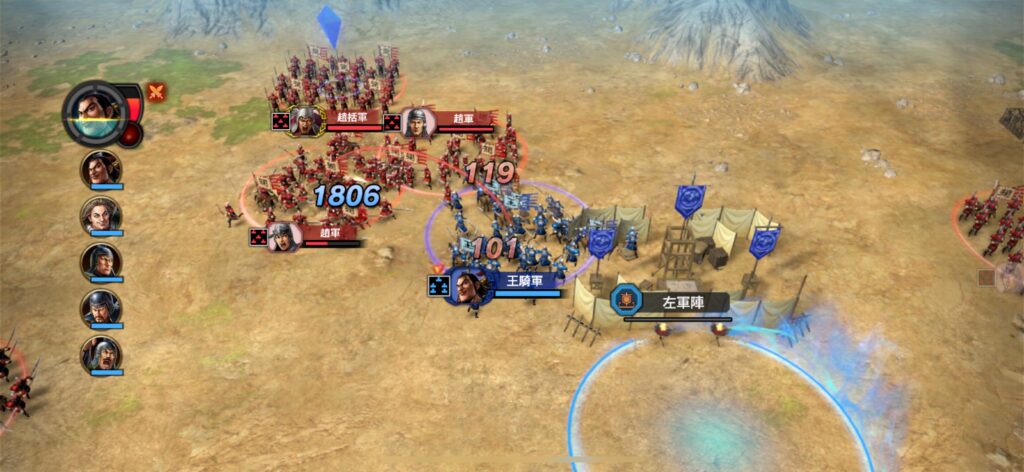Select the 左軍陣 camp label
The width and height of the screenshot is (1024, 472).
(680, 301)
